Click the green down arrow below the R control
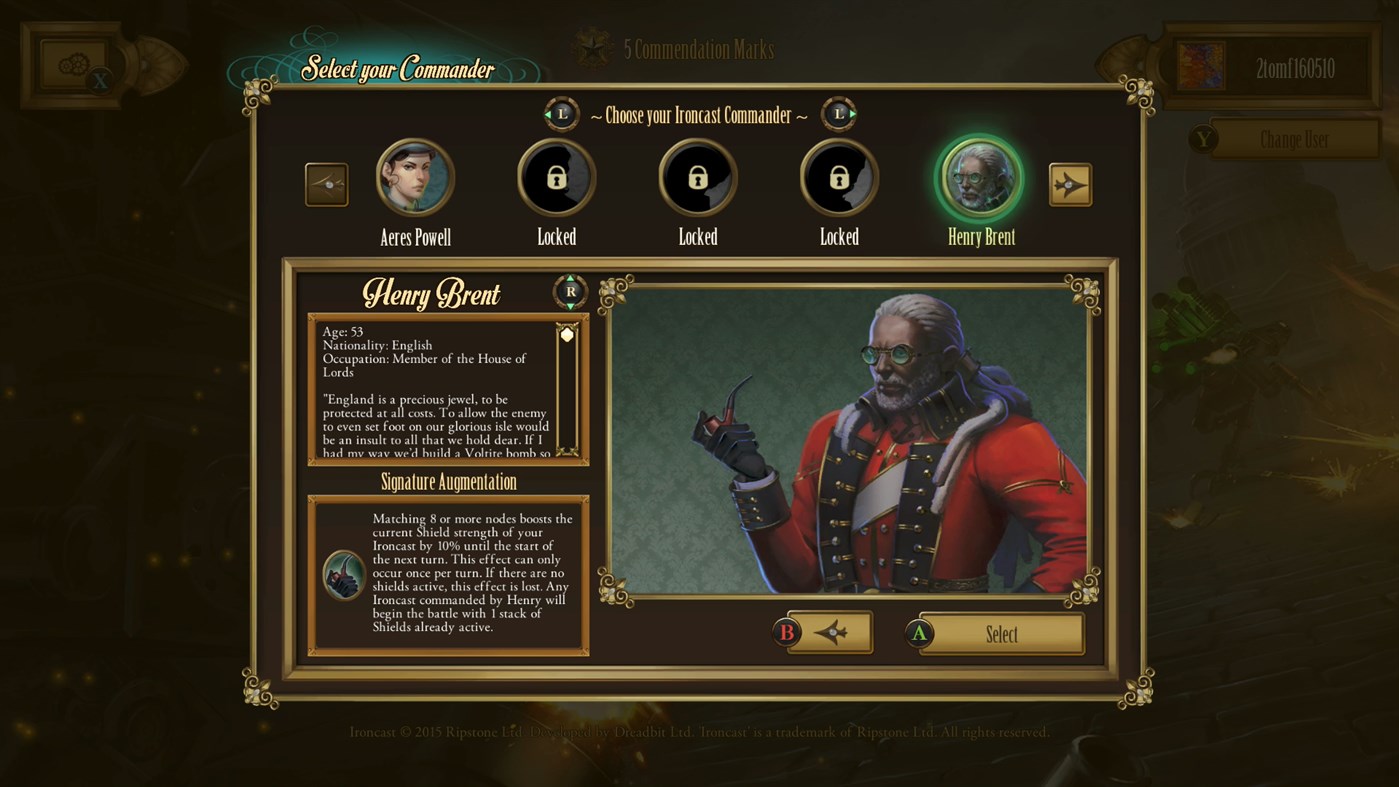 pos(569,307)
